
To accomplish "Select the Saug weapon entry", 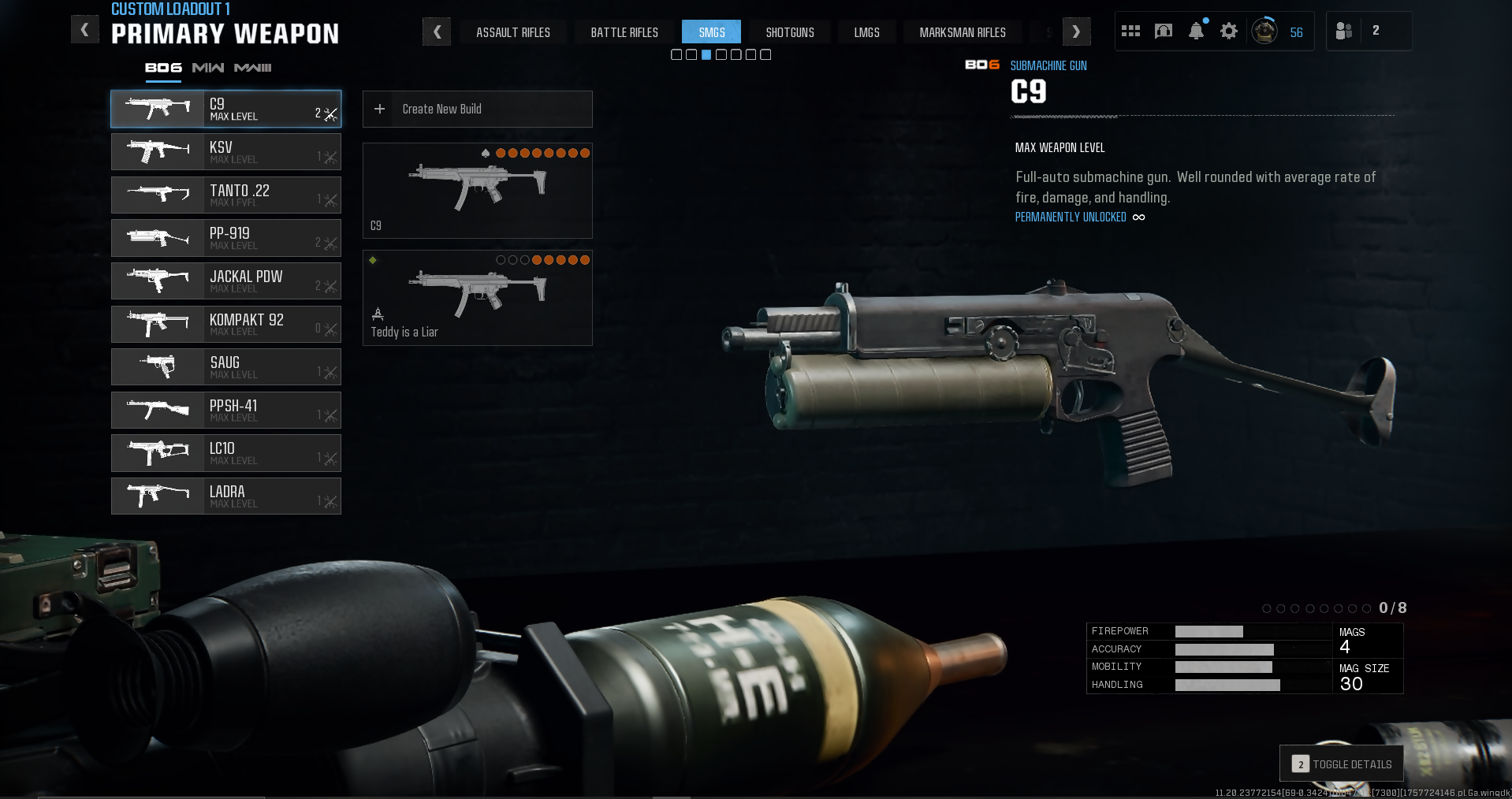I will [225, 367].
